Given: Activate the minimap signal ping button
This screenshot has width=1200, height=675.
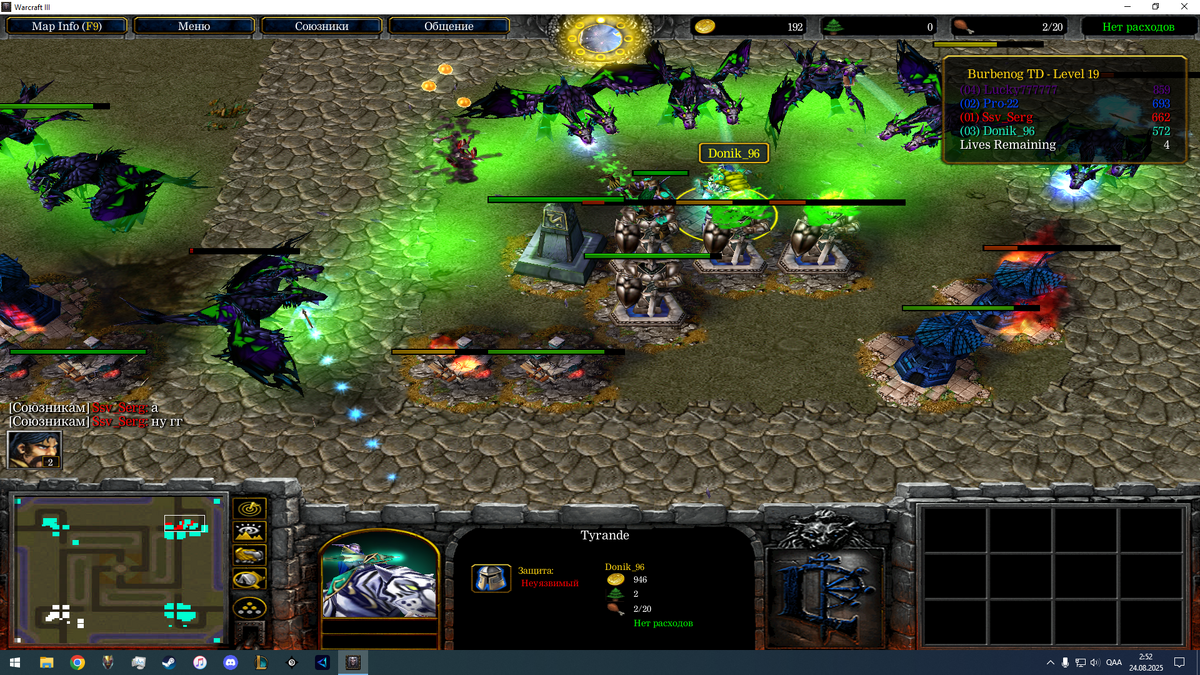Looking at the screenshot, I should [249, 510].
